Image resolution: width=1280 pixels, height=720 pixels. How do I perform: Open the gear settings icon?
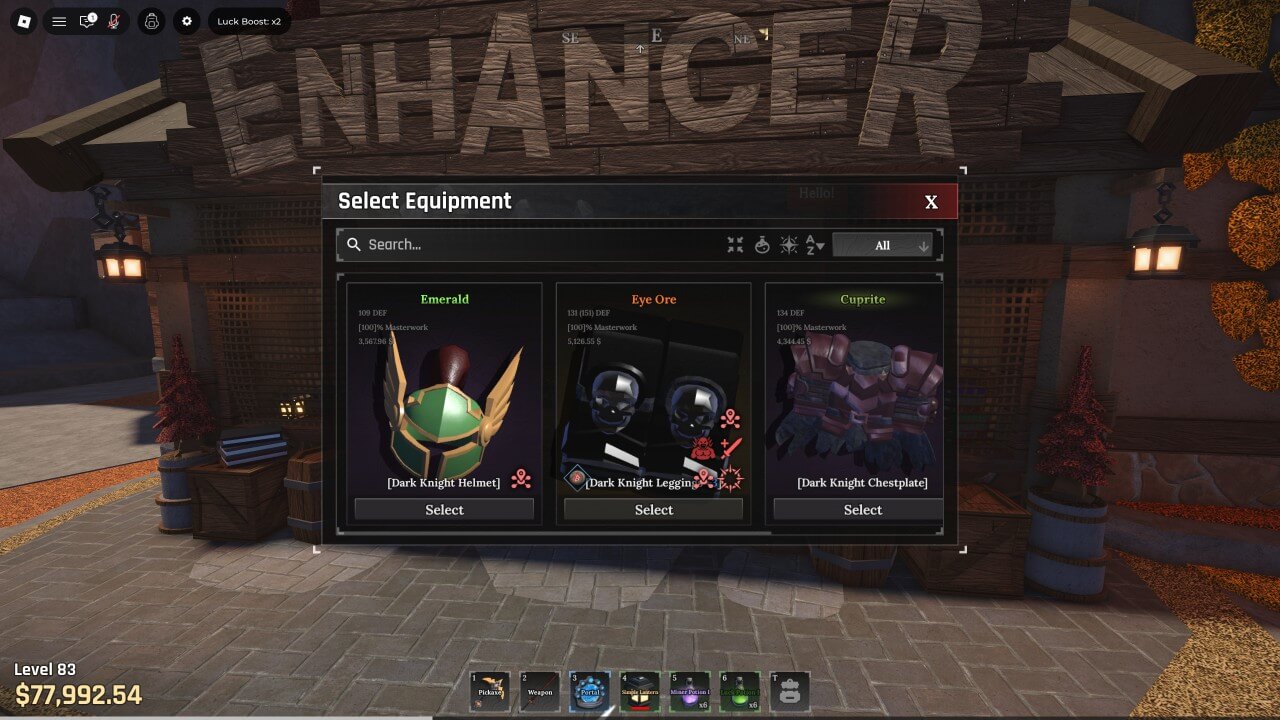click(x=186, y=21)
